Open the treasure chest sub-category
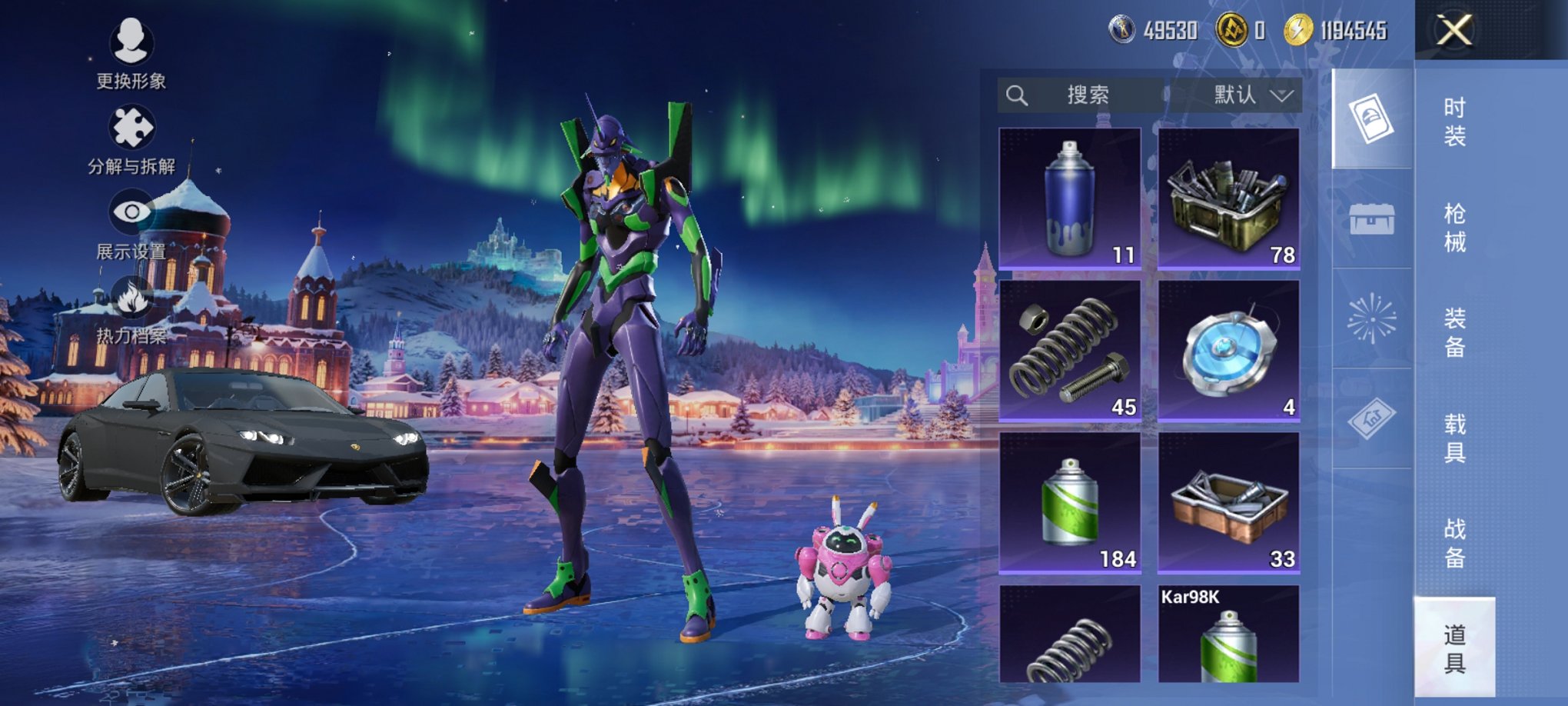Screen dimensions: 1568x706 pyautogui.click(x=1372, y=219)
